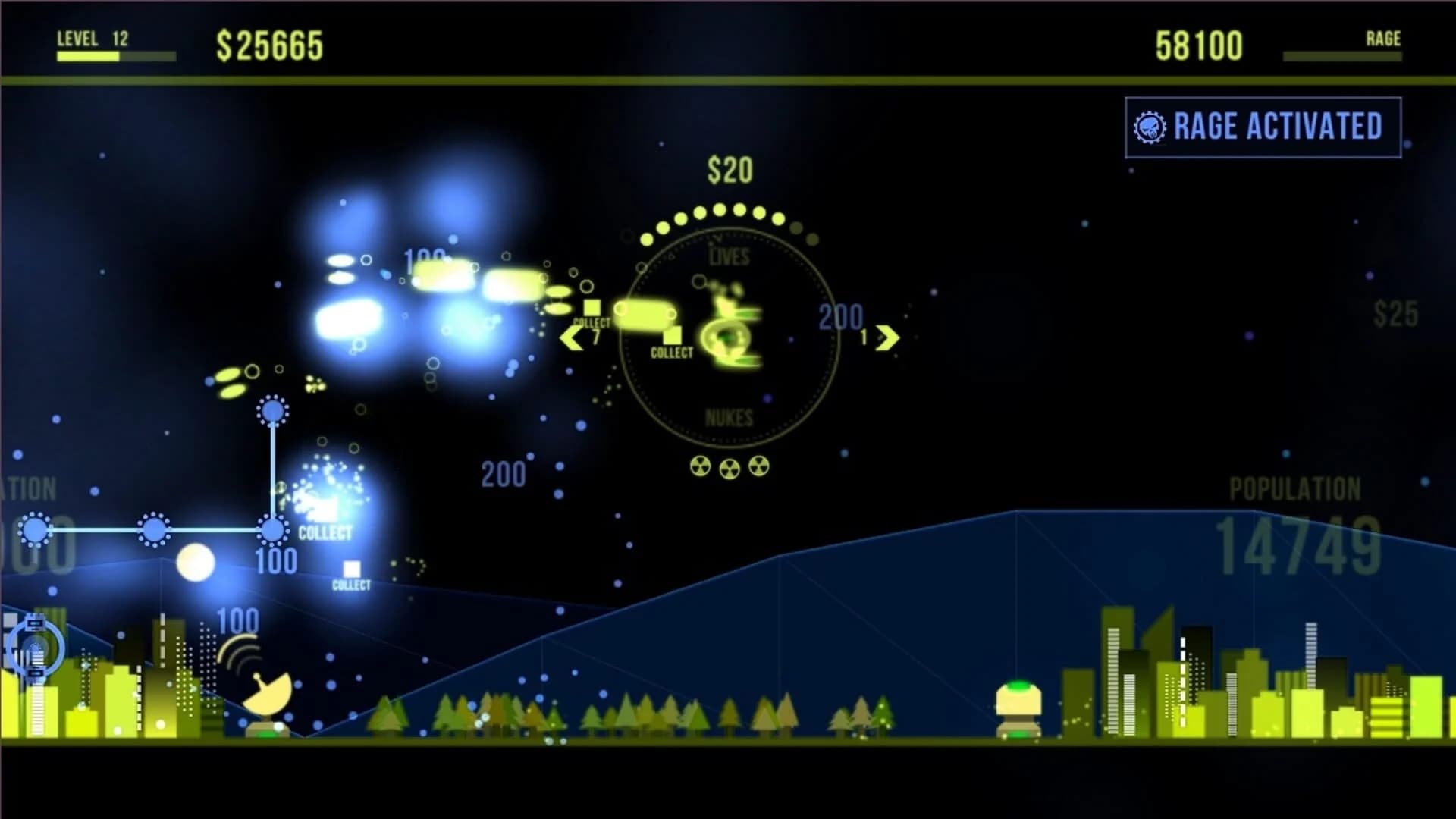1456x819 pixels.
Task: Click the skull icon in the RAGE ACTIVATED banner
Action: (x=1151, y=127)
